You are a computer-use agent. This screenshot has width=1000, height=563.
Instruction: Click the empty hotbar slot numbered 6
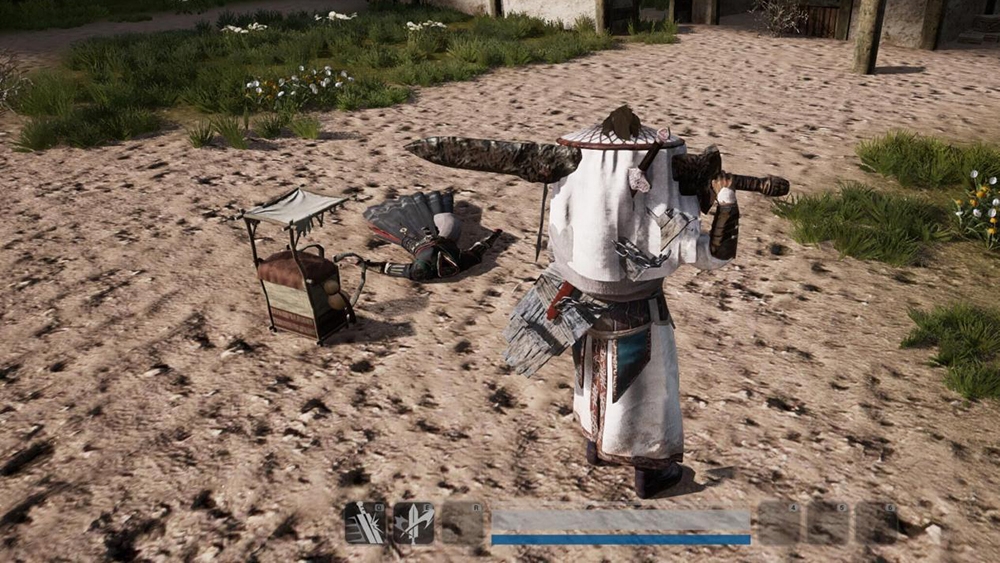[x=876, y=523]
